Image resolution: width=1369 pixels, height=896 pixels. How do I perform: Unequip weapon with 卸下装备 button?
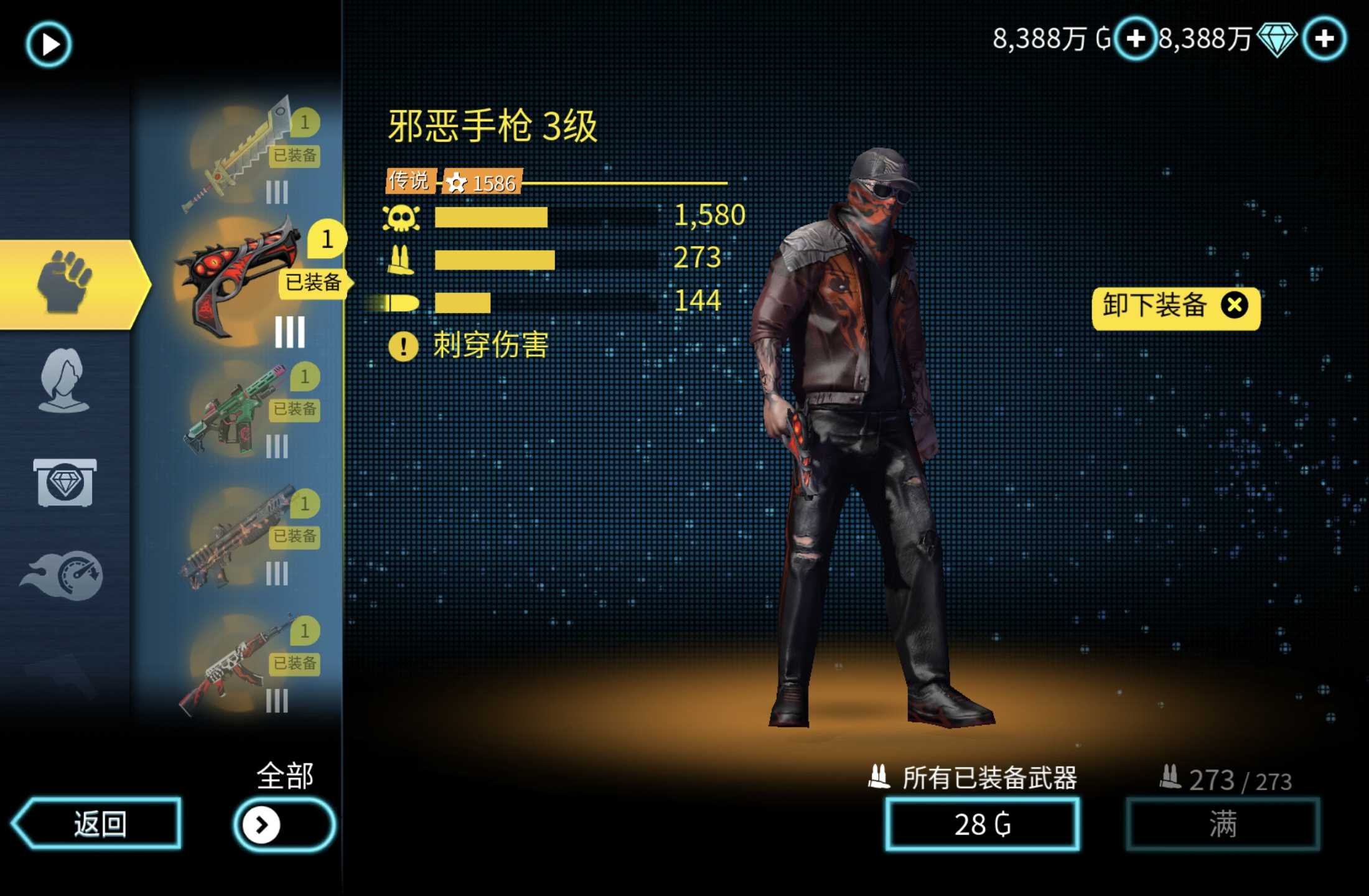pos(1175,307)
